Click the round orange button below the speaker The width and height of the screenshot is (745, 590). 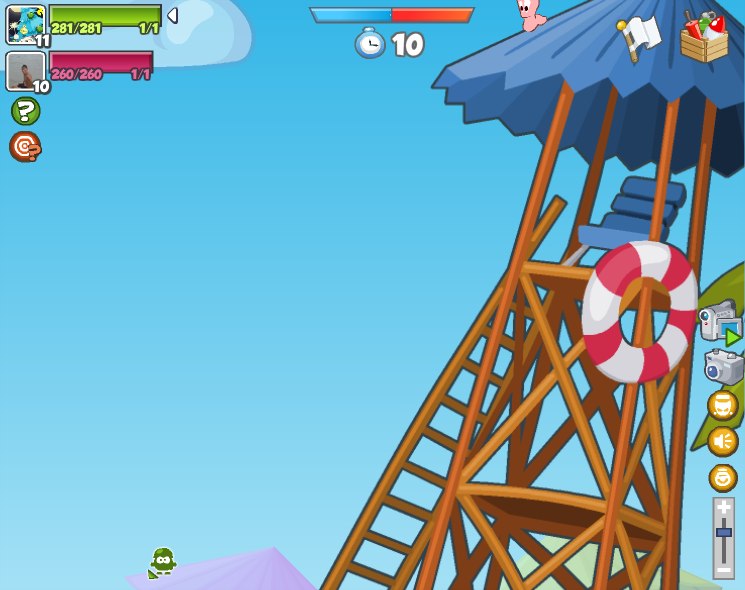tap(723, 477)
